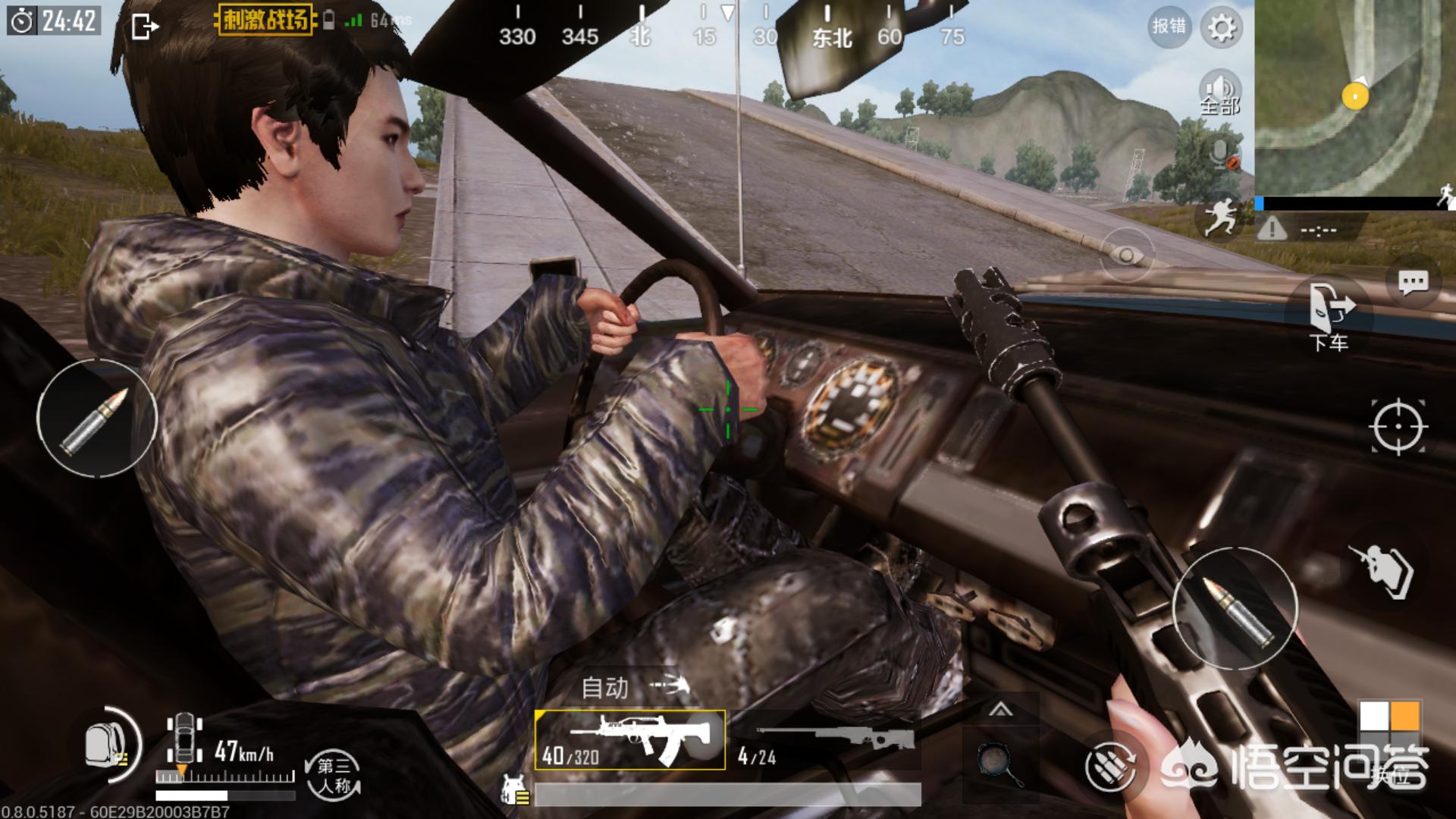Fire using the right bullet button
The image size is (1456, 819).
[x=1235, y=608]
